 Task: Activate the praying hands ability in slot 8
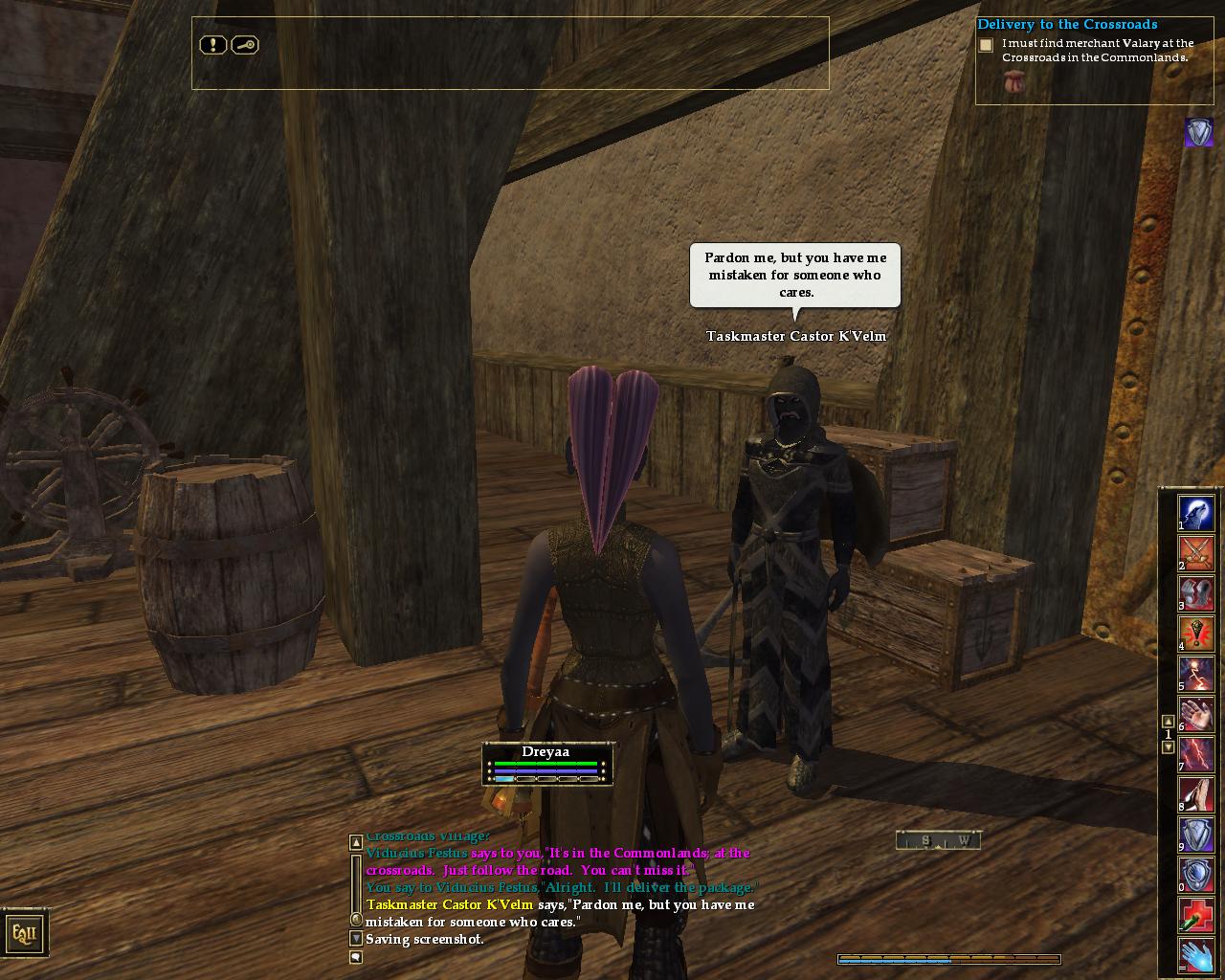(1196, 794)
